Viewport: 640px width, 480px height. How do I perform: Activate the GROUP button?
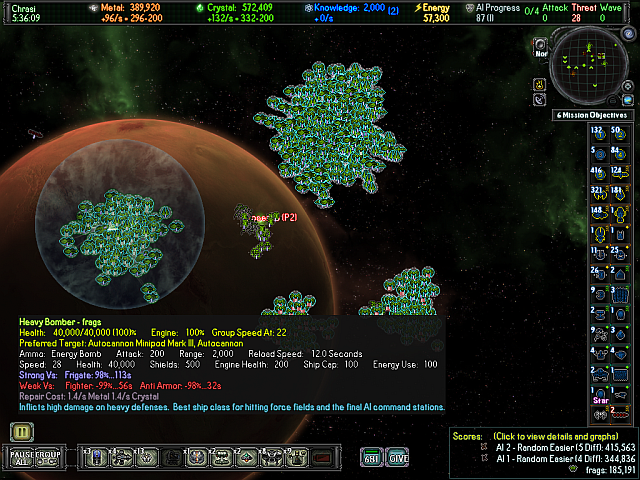pyautogui.click(x=48, y=457)
